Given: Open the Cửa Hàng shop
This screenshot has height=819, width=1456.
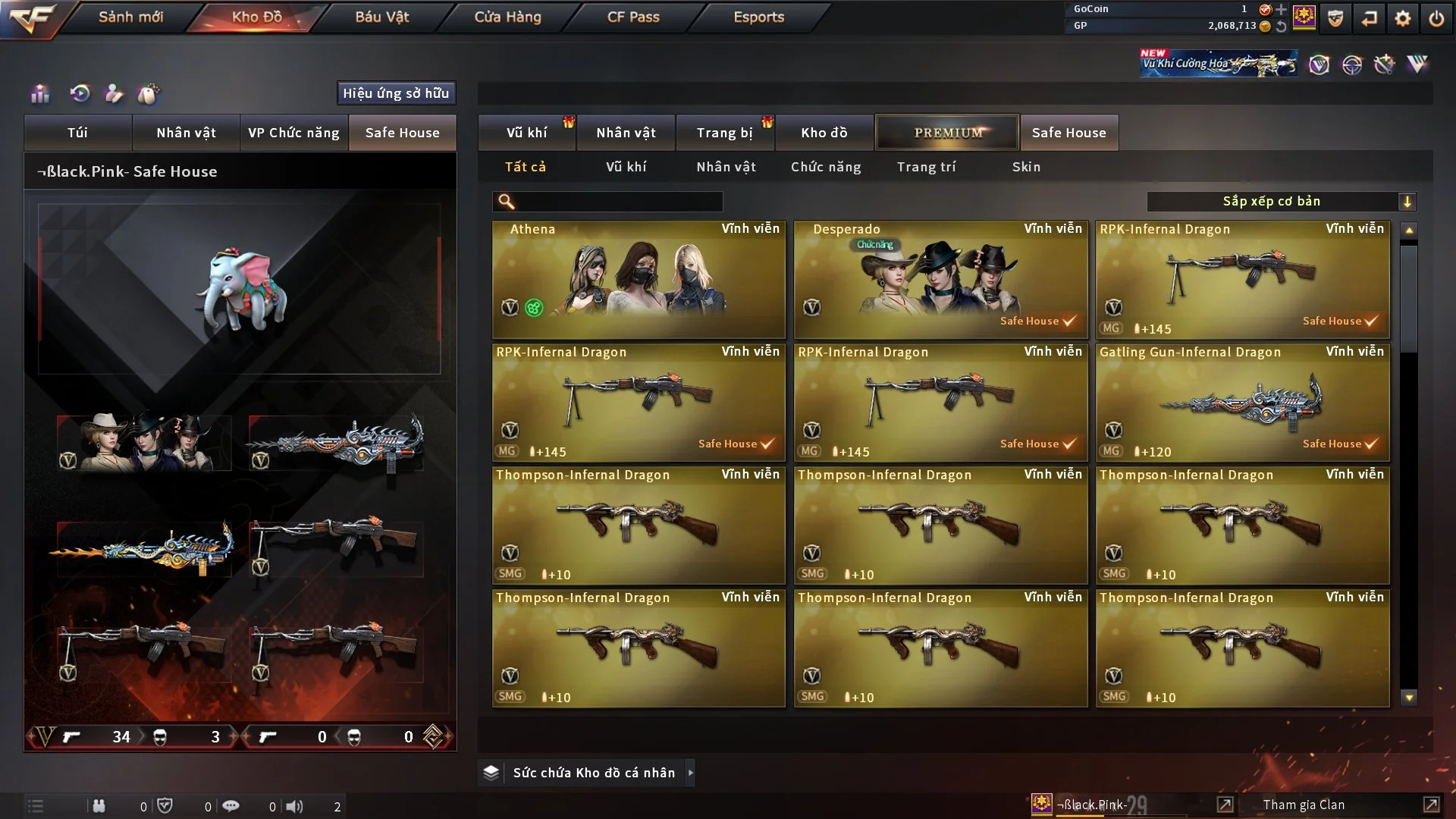Looking at the screenshot, I should pos(507,17).
